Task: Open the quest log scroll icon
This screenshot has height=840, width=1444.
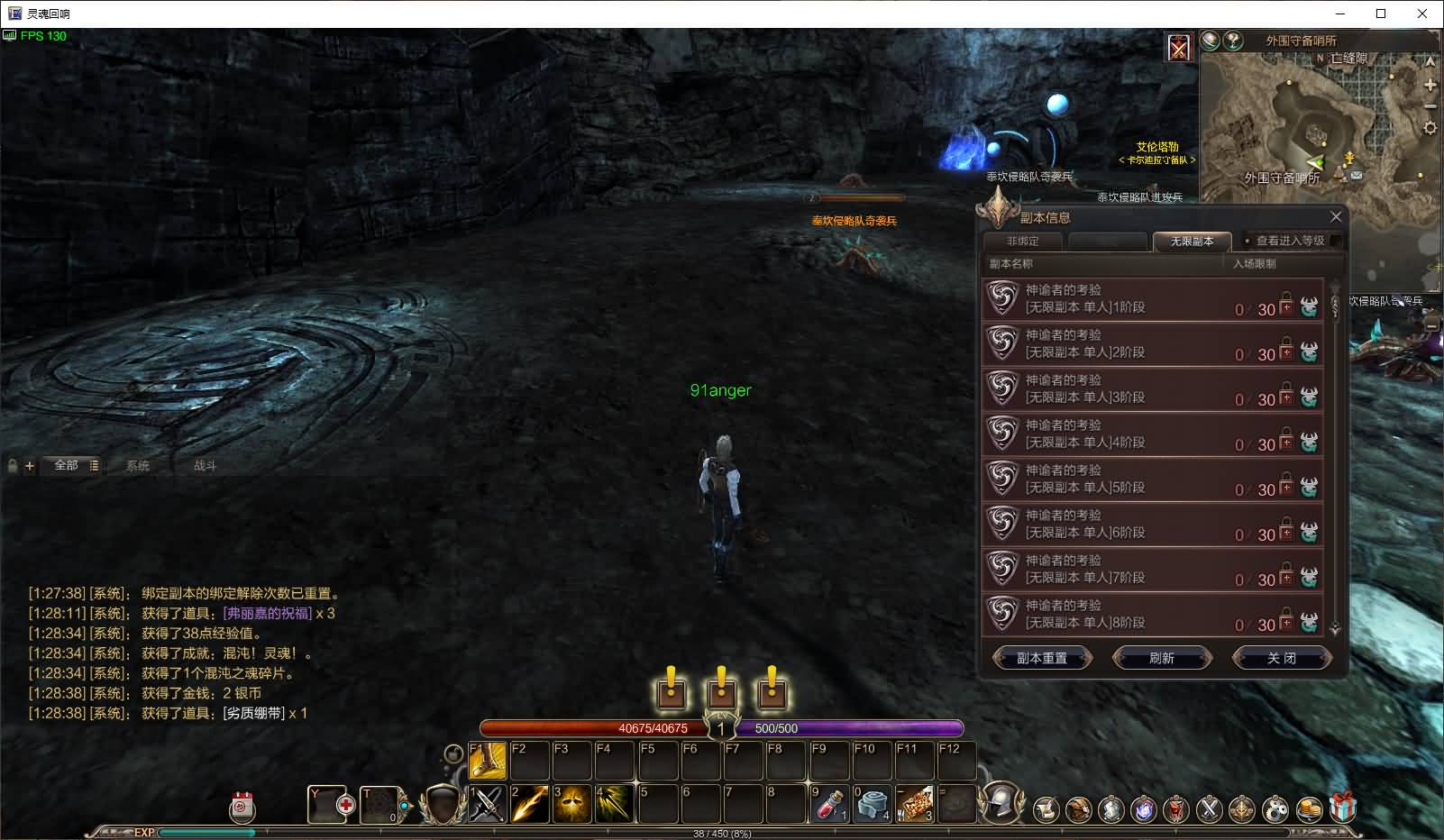Action: (x=1046, y=808)
